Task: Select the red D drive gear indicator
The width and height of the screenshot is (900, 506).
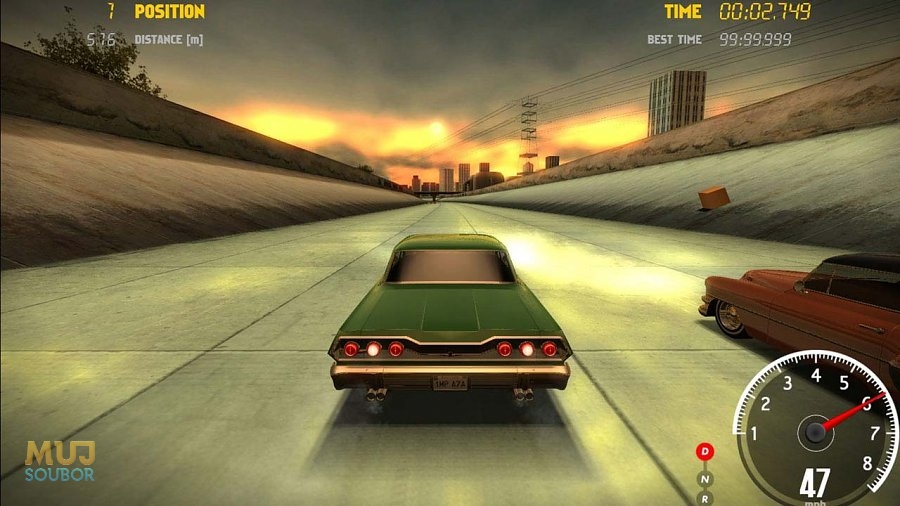Action: click(x=705, y=452)
